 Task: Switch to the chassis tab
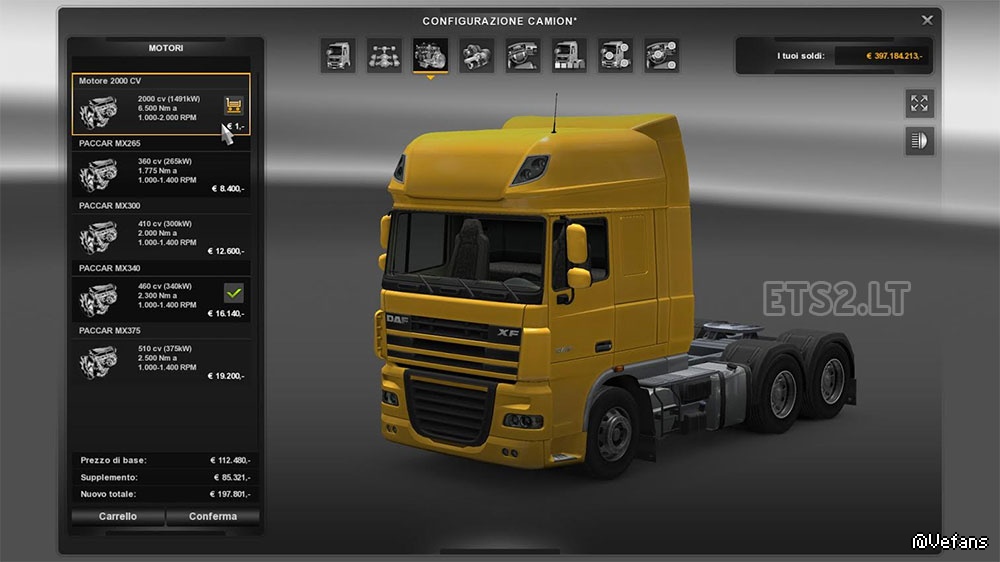pyautogui.click(x=384, y=55)
